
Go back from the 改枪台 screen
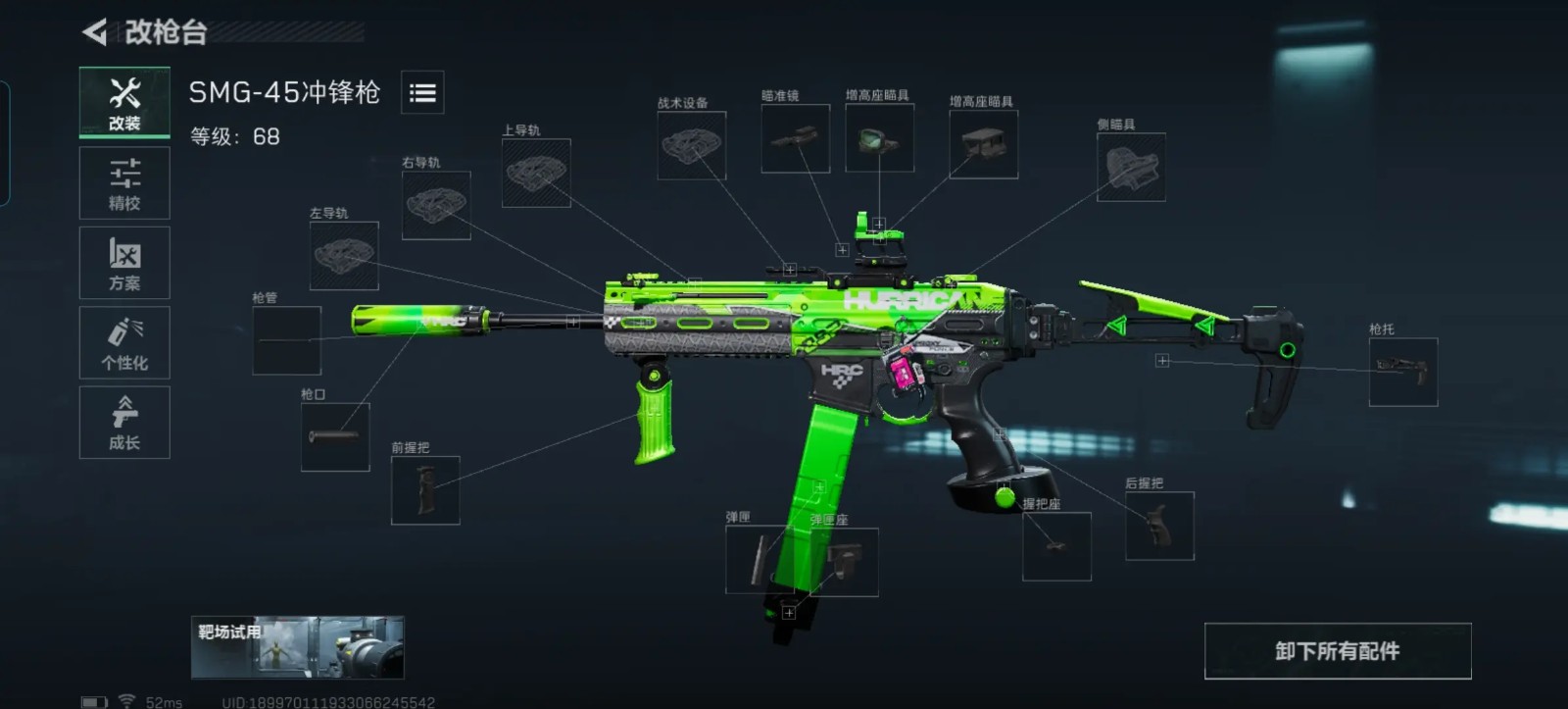tap(95, 32)
